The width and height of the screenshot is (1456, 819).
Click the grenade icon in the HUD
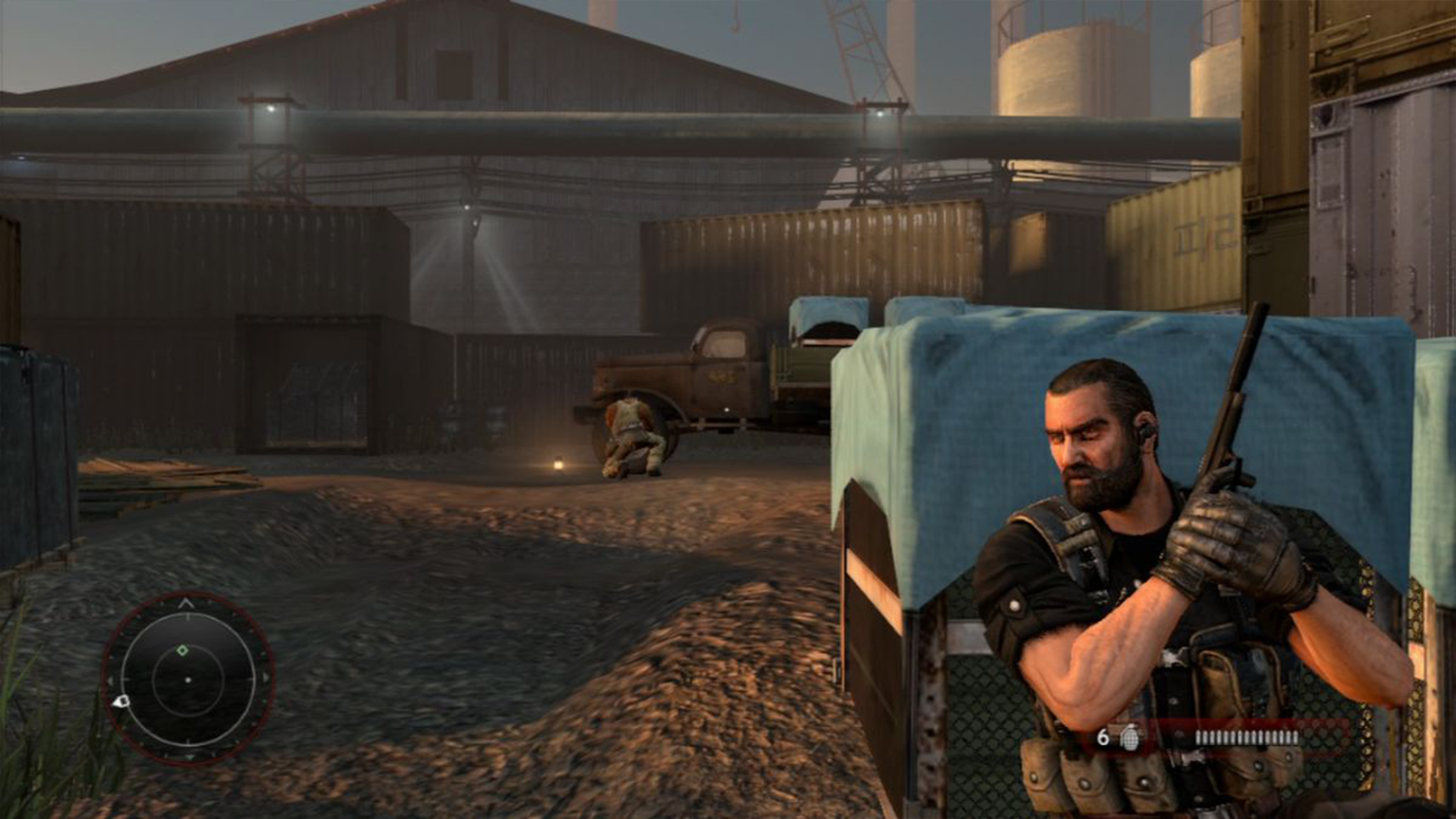(1129, 737)
